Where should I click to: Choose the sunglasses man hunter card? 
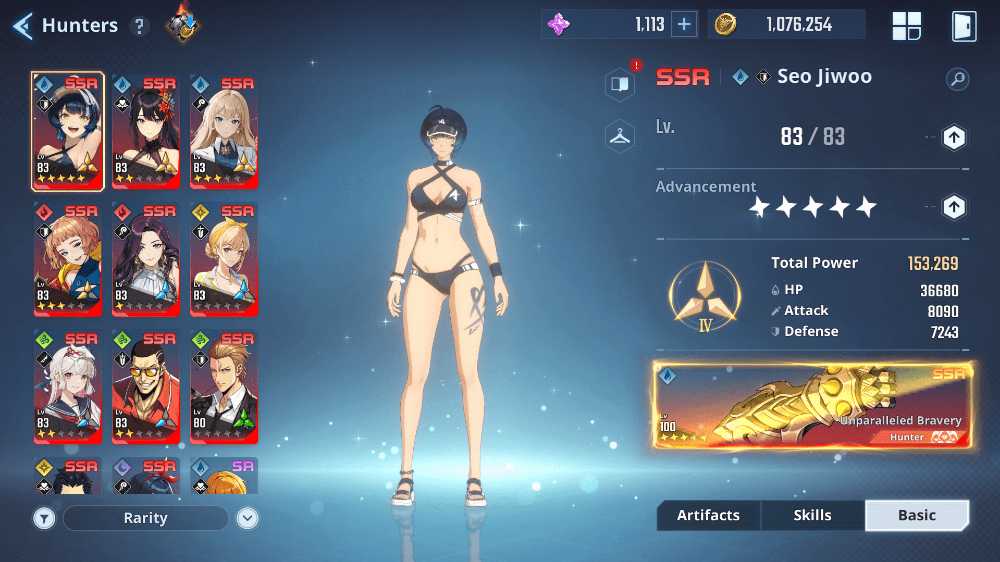(146, 387)
